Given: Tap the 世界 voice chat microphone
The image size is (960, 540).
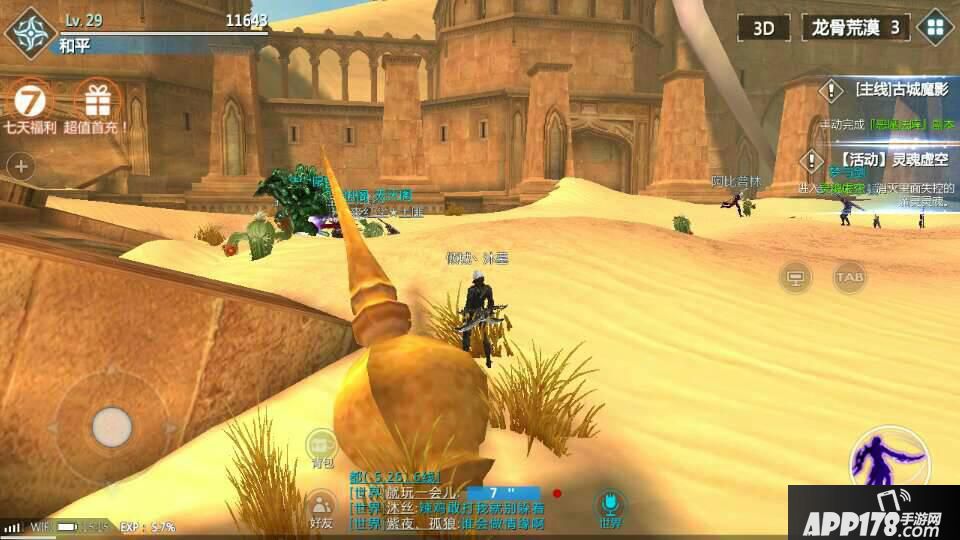Looking at the screenshot, I should point(610,505).
